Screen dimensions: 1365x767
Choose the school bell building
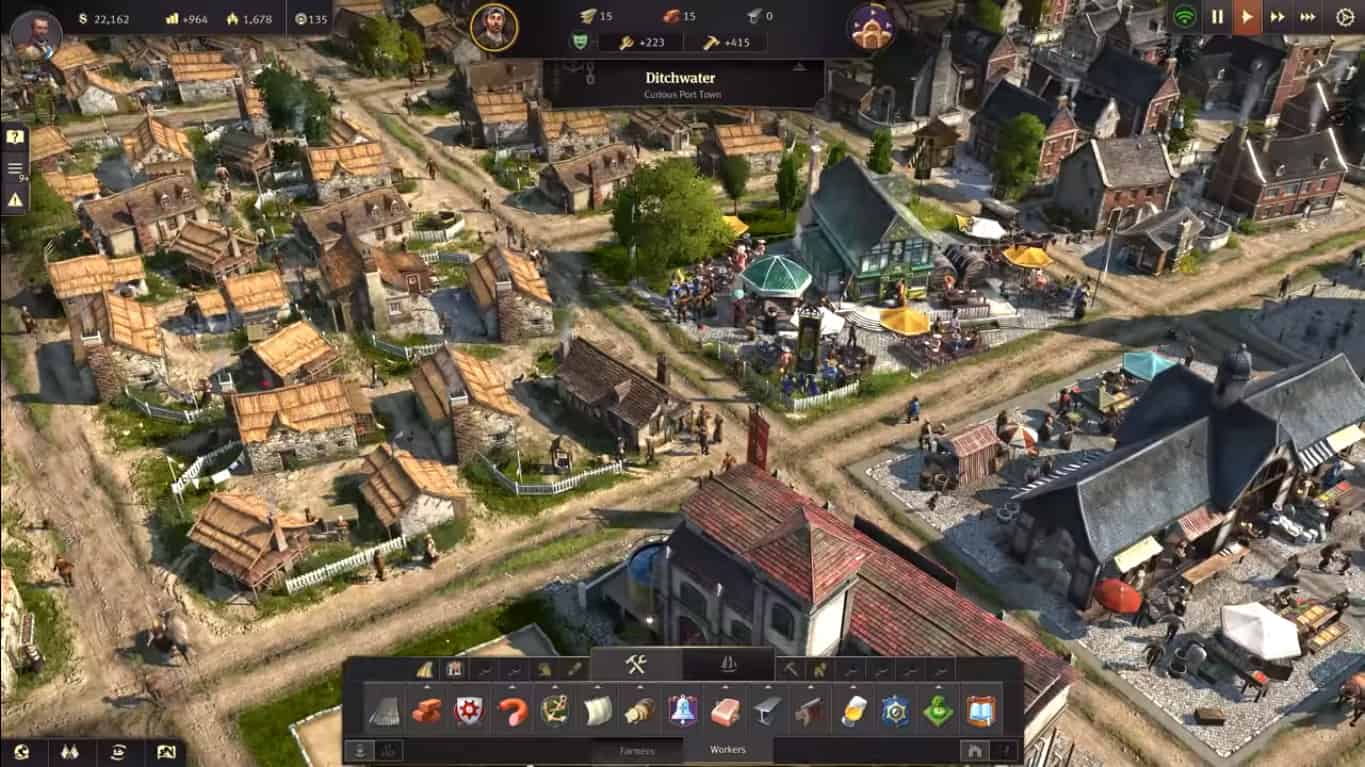pyautogui.click(x=683, y=711)
